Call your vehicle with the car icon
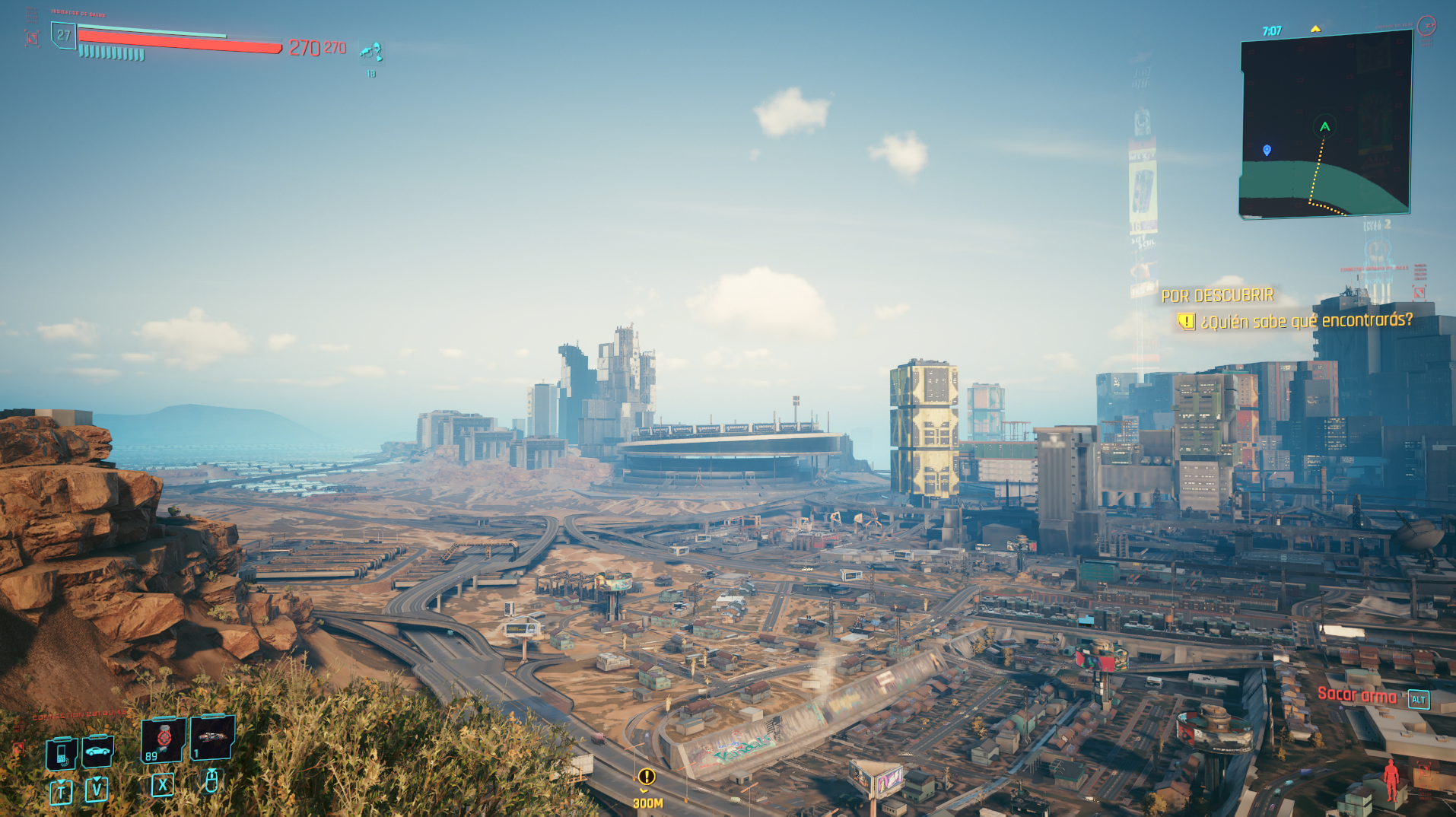The image size is (1456, 817). (97, 752)
